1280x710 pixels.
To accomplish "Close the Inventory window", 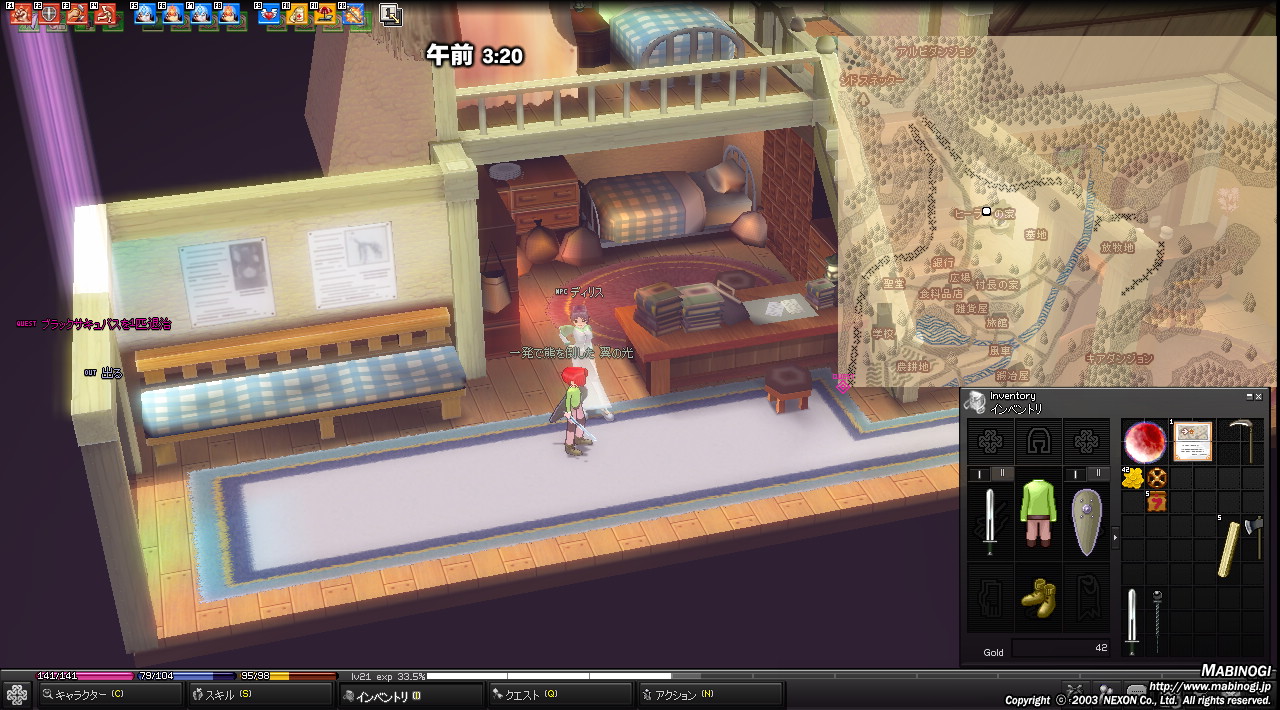I will [x=1259, y=397].
